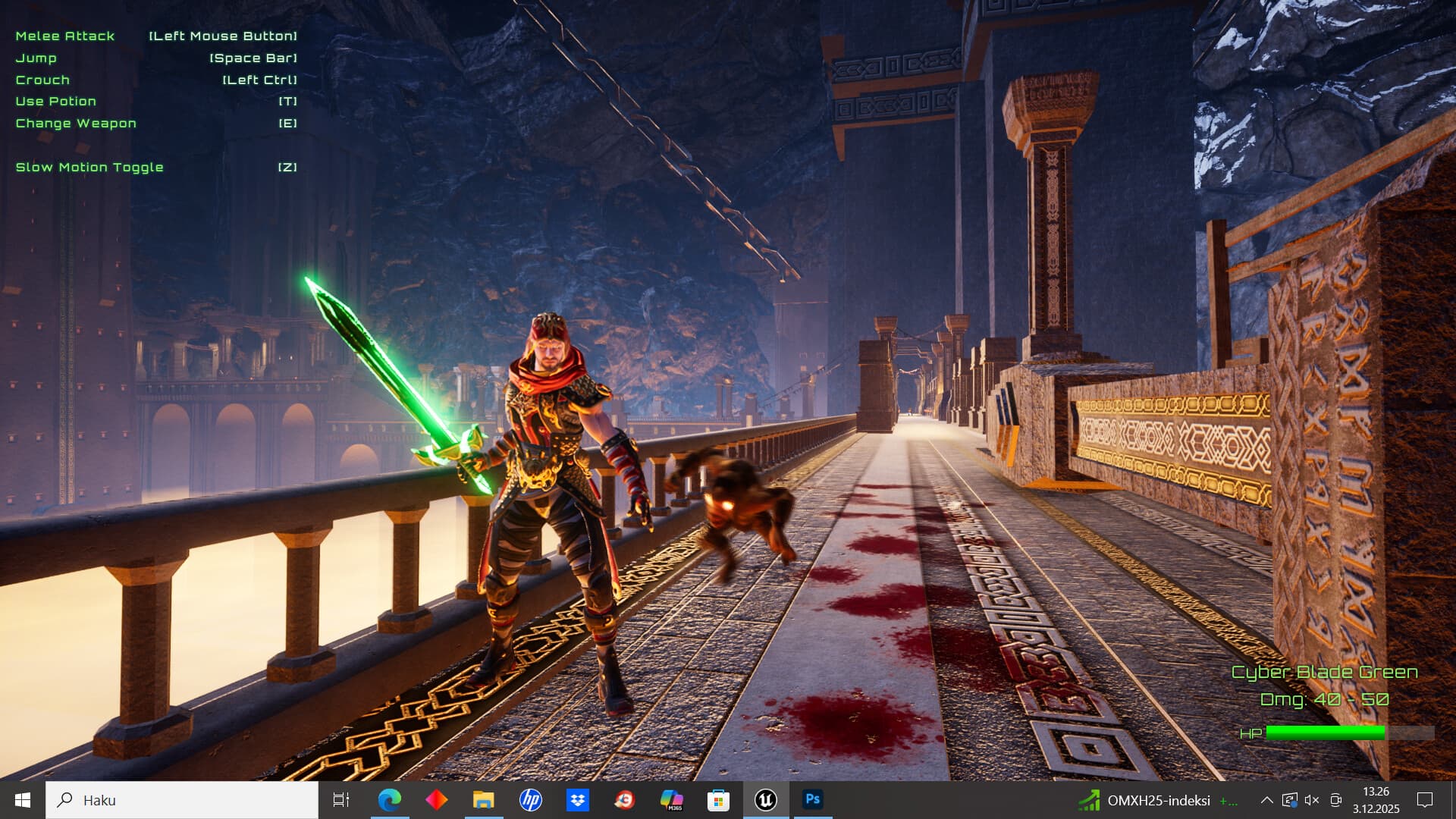Open the screen cast notification icon
The width and height of the screenshot is (1456, 819).
(1335, 799)
